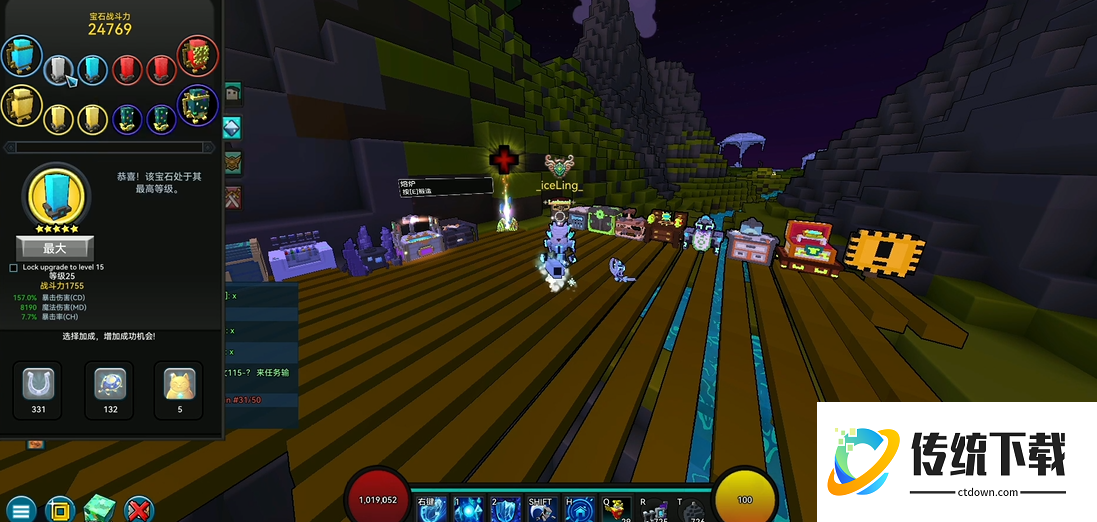Close using the red X button

pos(138,510)
